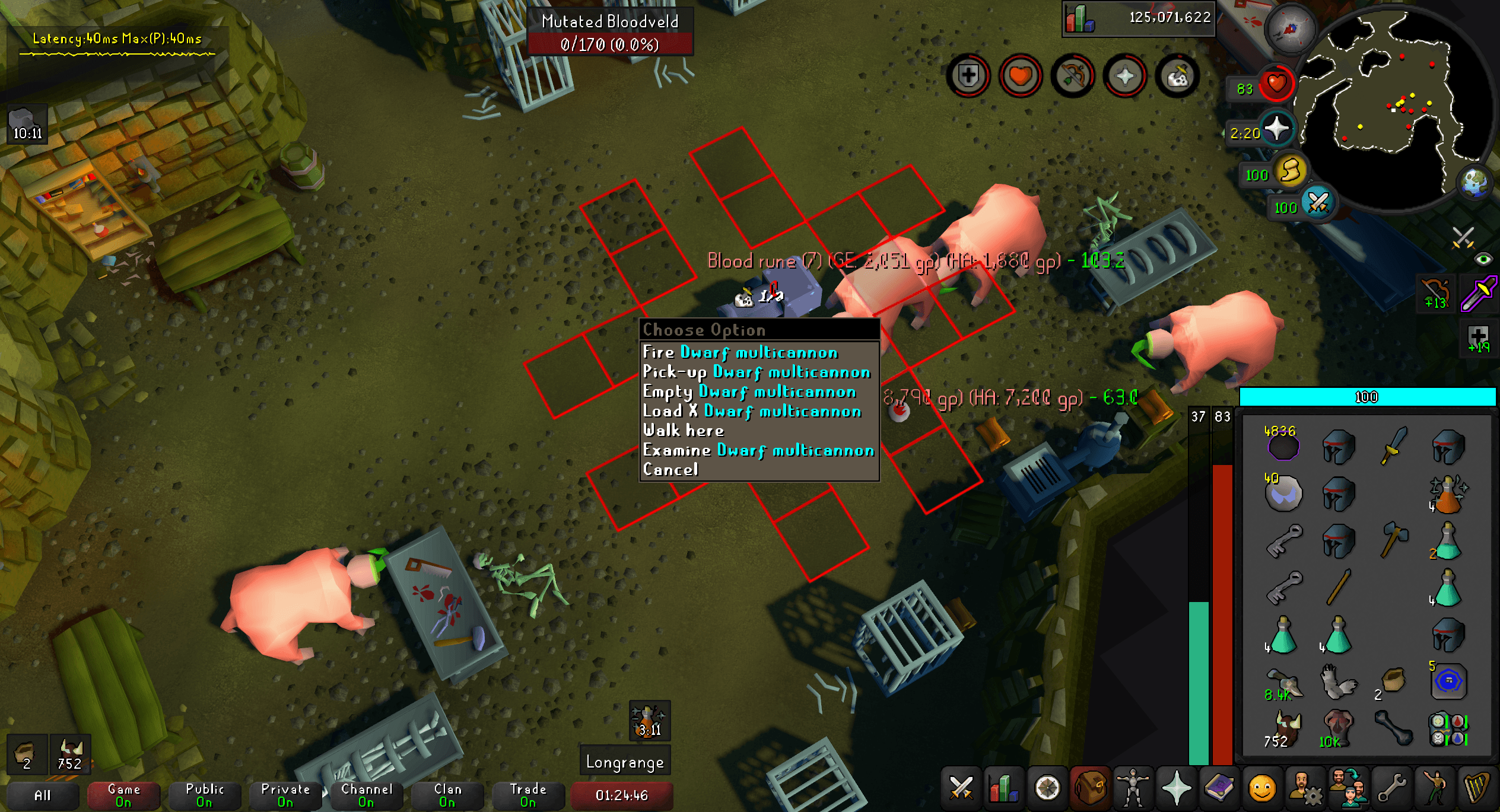The width and height of the screenshot is (1500, 812).
Task: Toggle the special attack orb
Action: pyautogui.click(x=1317, y=203)
